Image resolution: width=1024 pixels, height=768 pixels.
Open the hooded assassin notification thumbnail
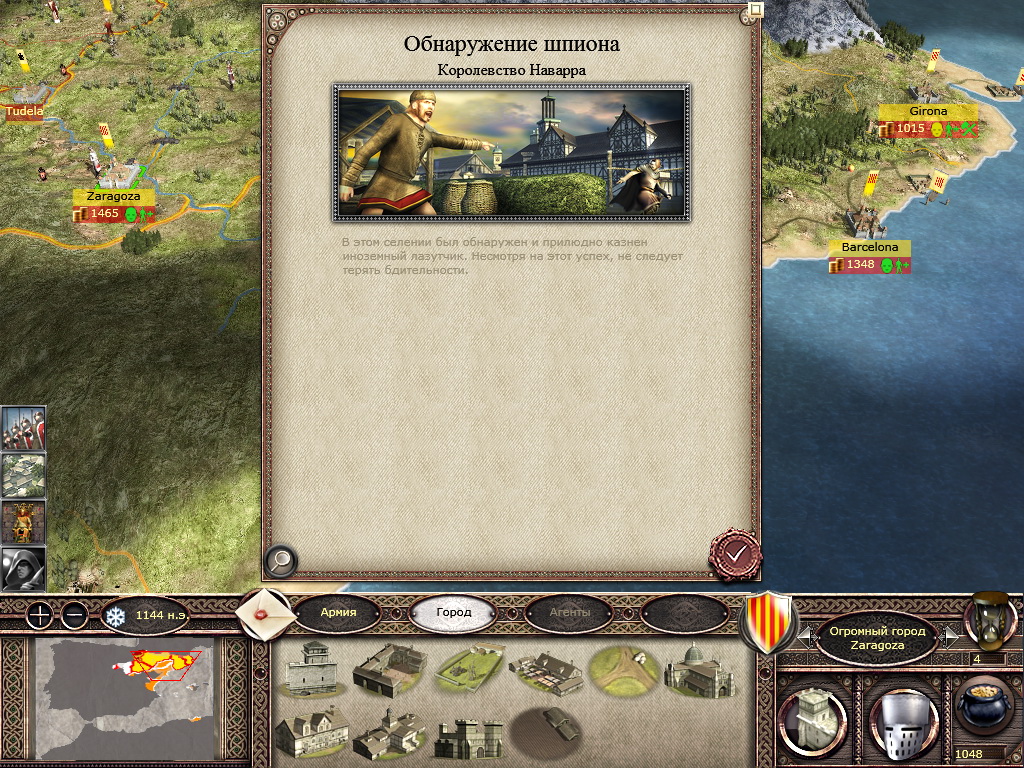(x=23, y=568)
